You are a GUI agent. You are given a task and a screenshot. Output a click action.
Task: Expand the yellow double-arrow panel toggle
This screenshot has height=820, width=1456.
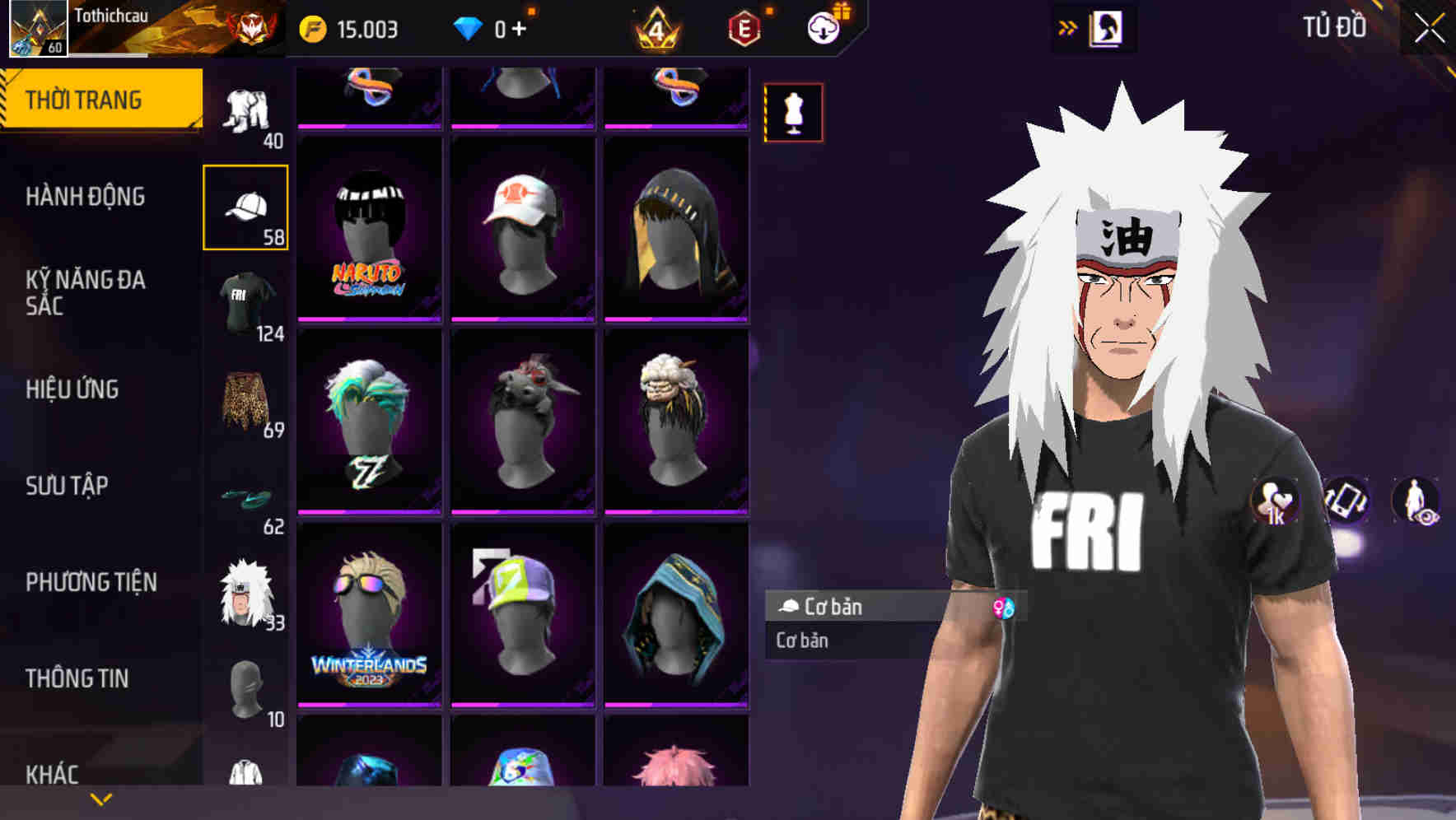tap(1068, 27)
